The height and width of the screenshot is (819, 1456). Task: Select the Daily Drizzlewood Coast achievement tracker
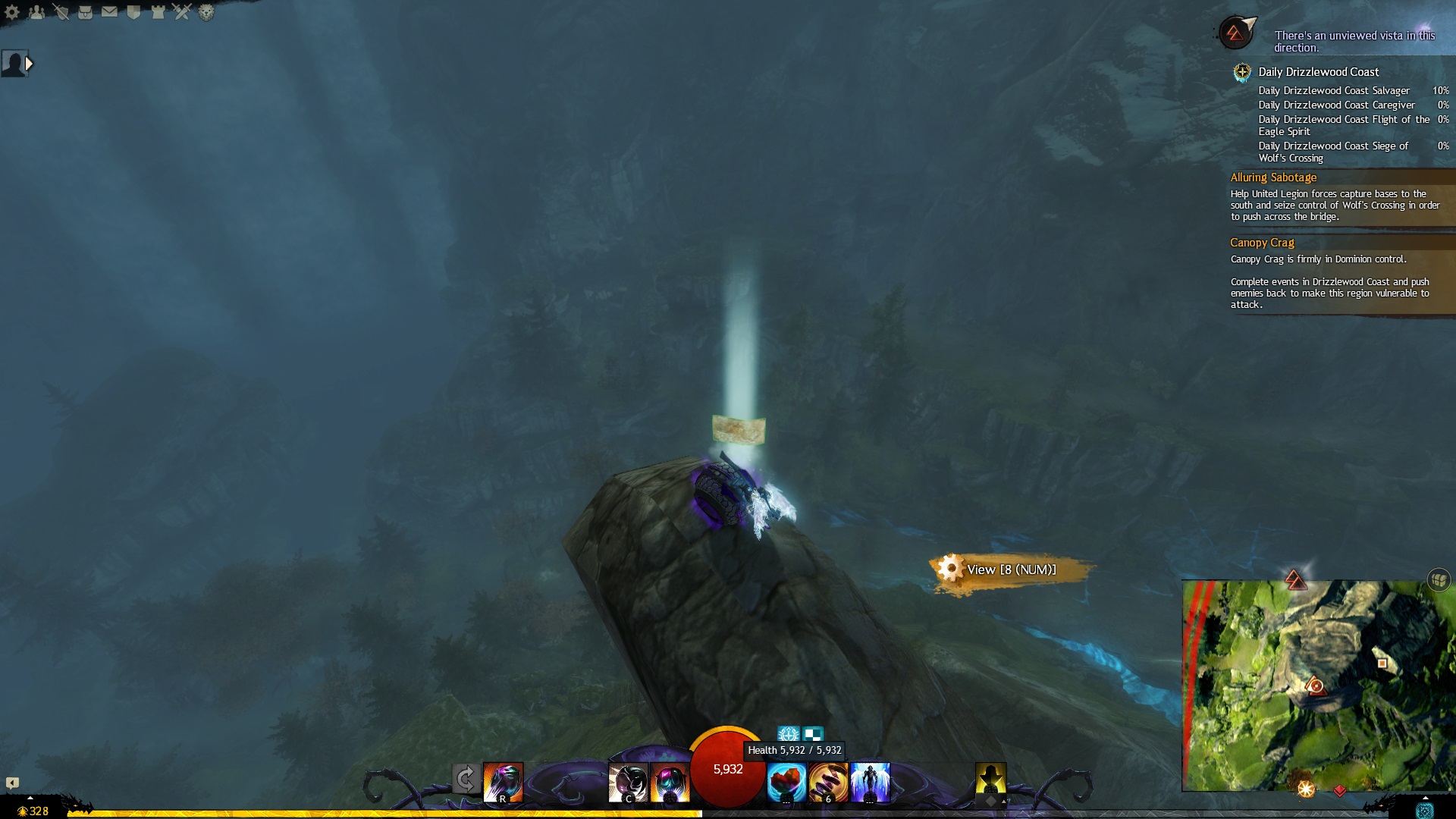pos(1318,72)
